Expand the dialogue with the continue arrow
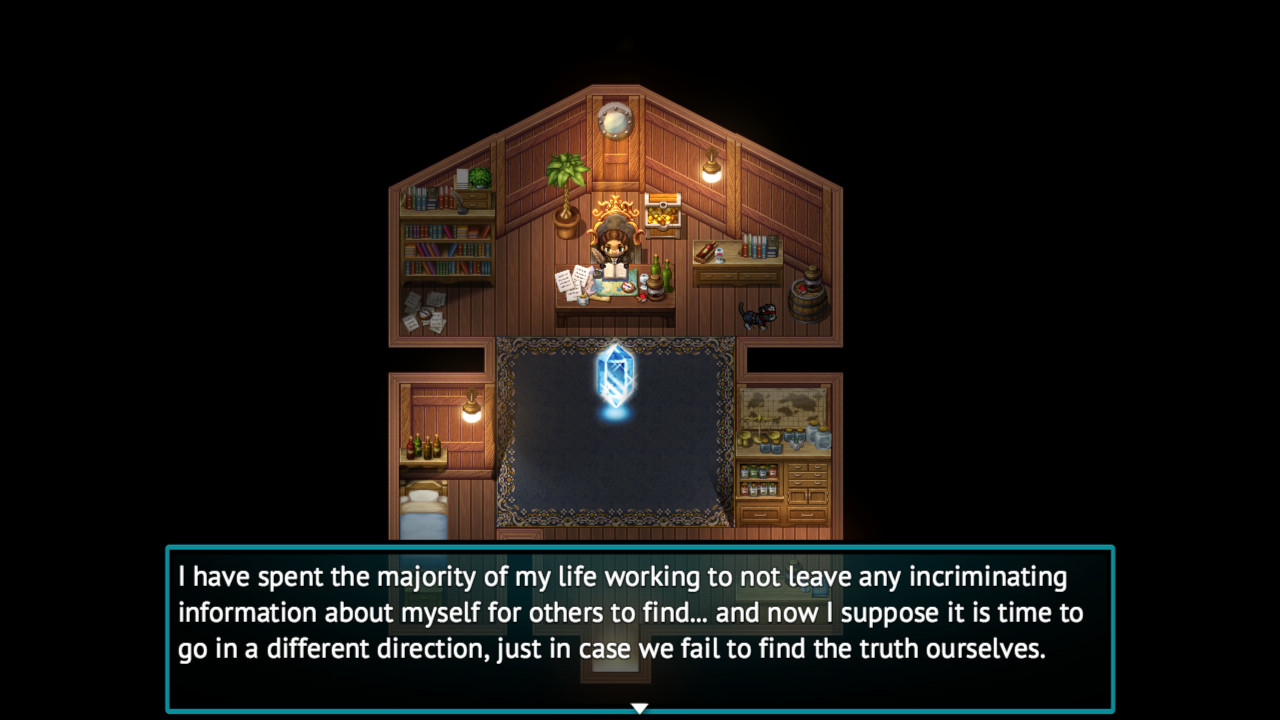This screenshot has height=720, width=1280. pos(639,706)
